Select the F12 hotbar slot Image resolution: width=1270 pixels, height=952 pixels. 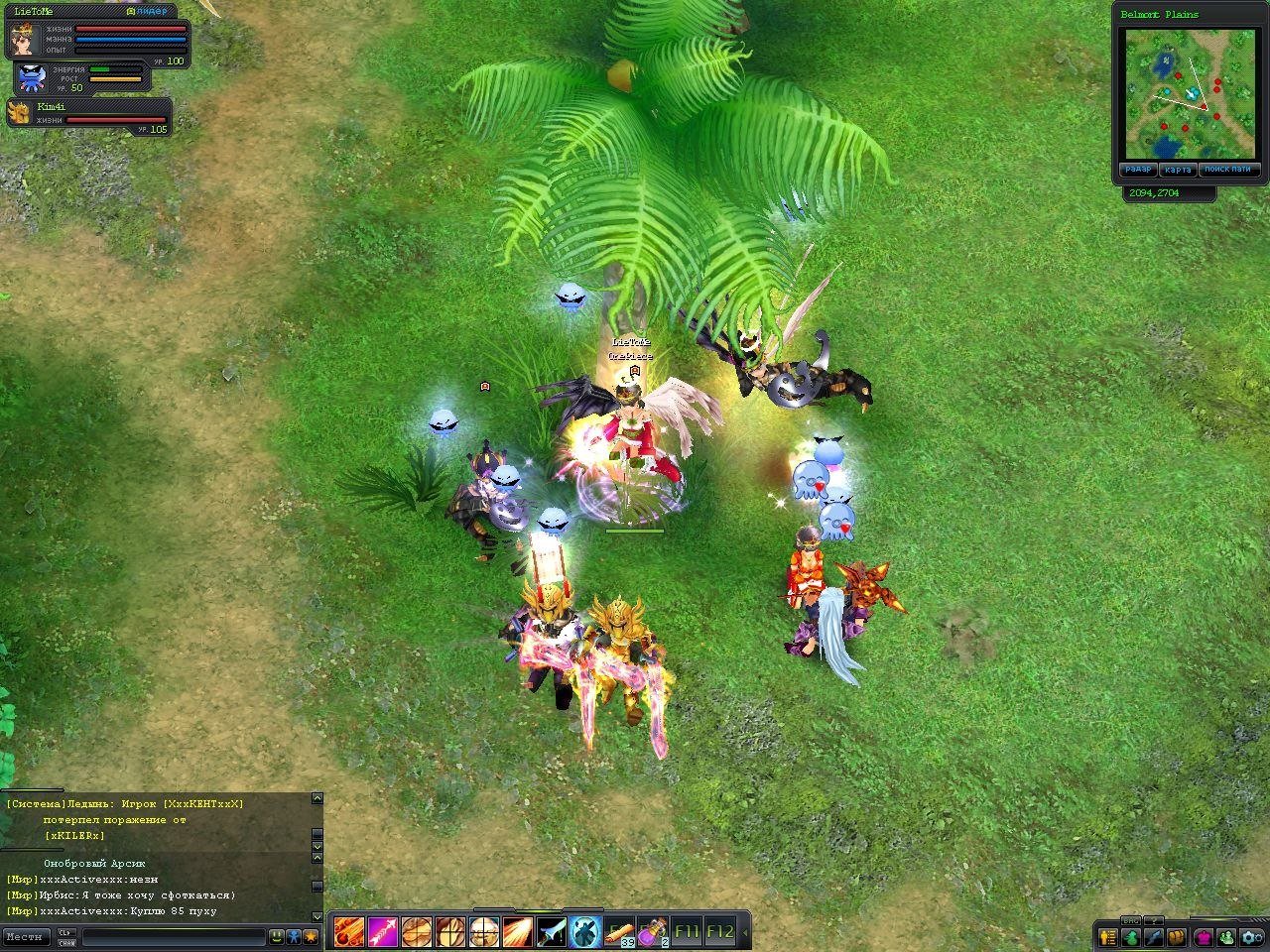point(719,932)
